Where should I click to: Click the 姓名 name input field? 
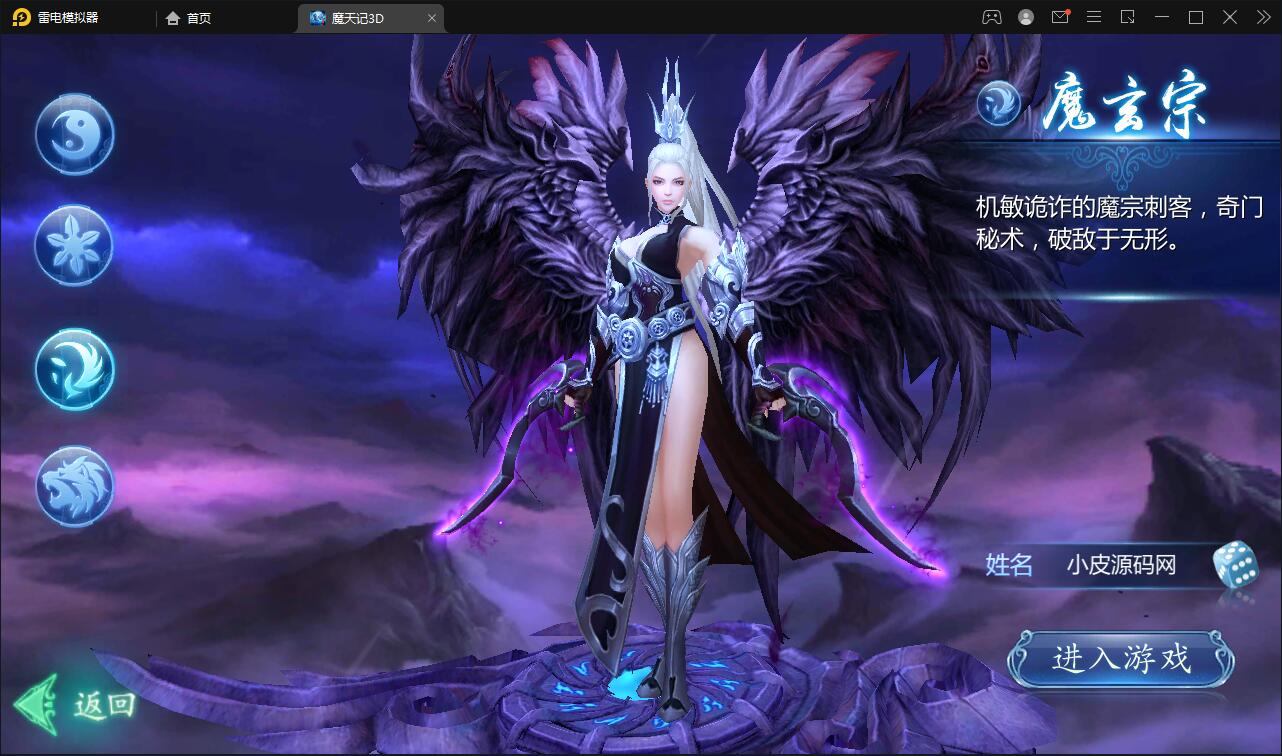1120,566
